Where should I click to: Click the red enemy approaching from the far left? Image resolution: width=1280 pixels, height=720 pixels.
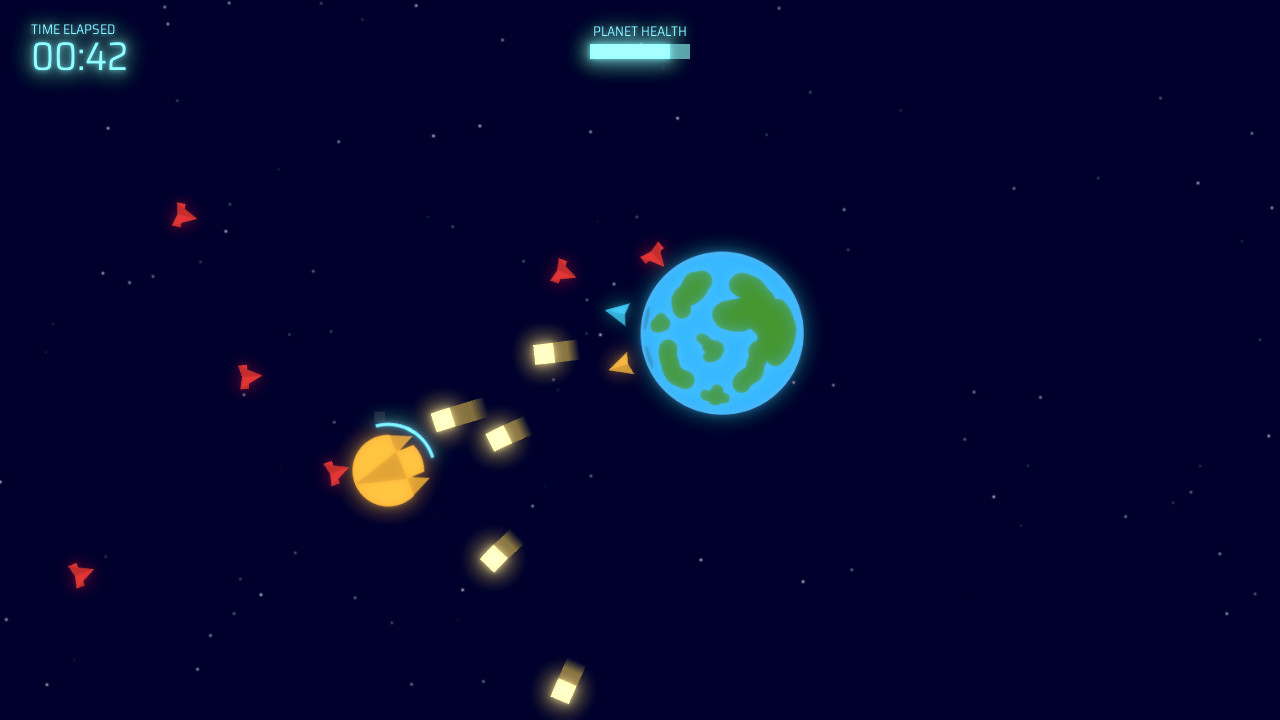click(248, 378)
